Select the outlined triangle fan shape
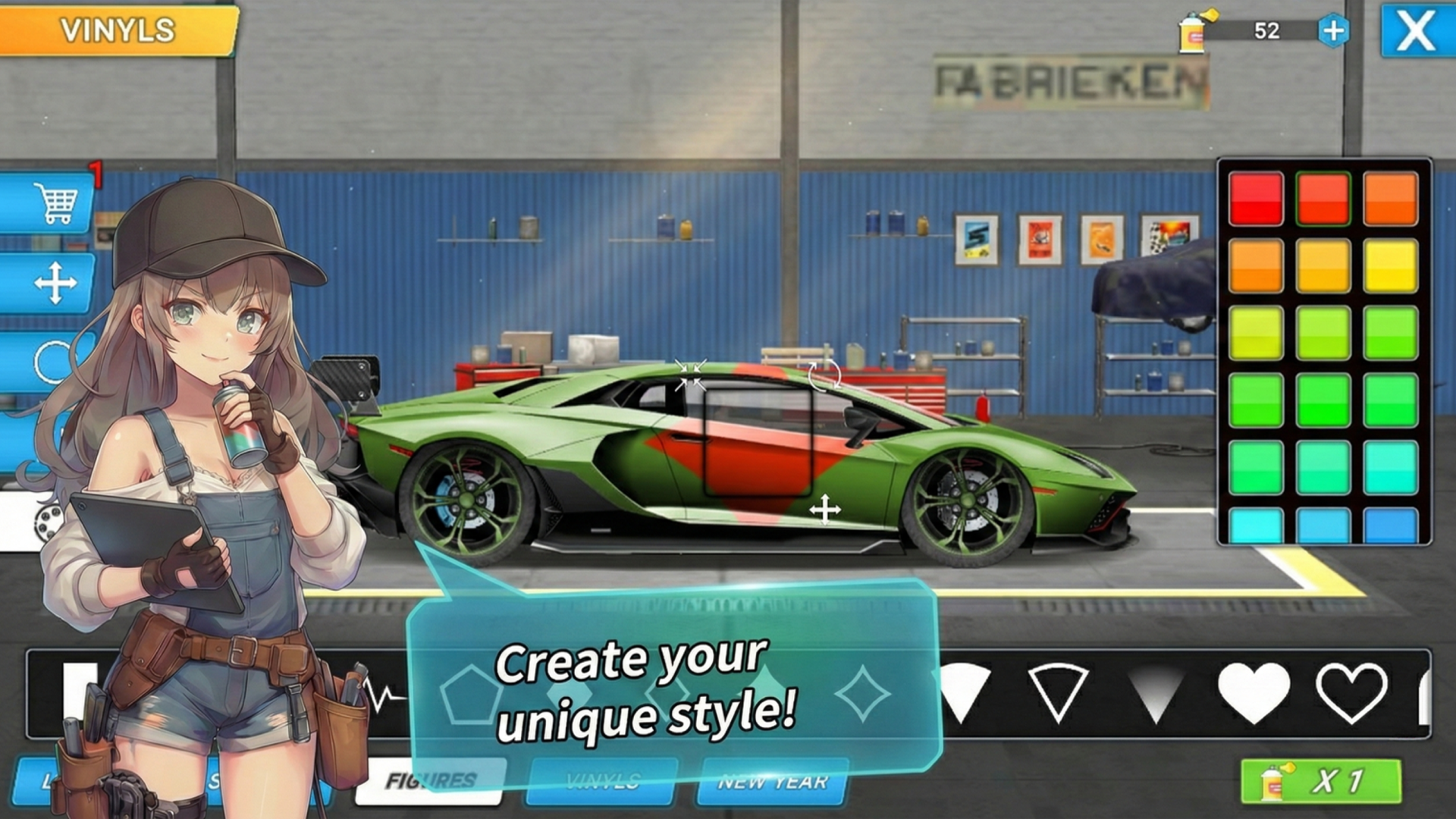Image resolution: width=1456 pixels, height=819 pixels. click(1058, 692)
